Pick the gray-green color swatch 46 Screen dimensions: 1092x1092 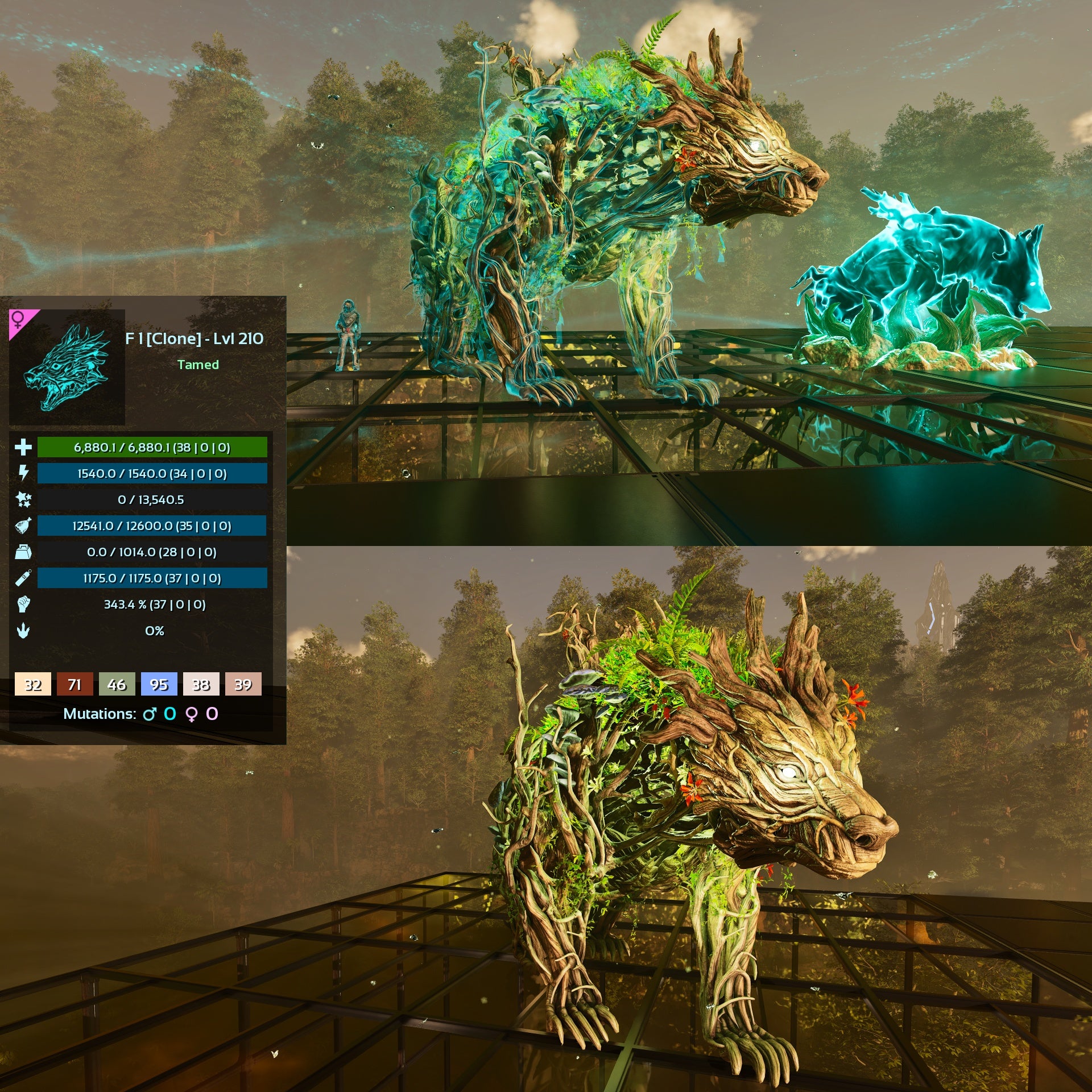tap(117, 684)
